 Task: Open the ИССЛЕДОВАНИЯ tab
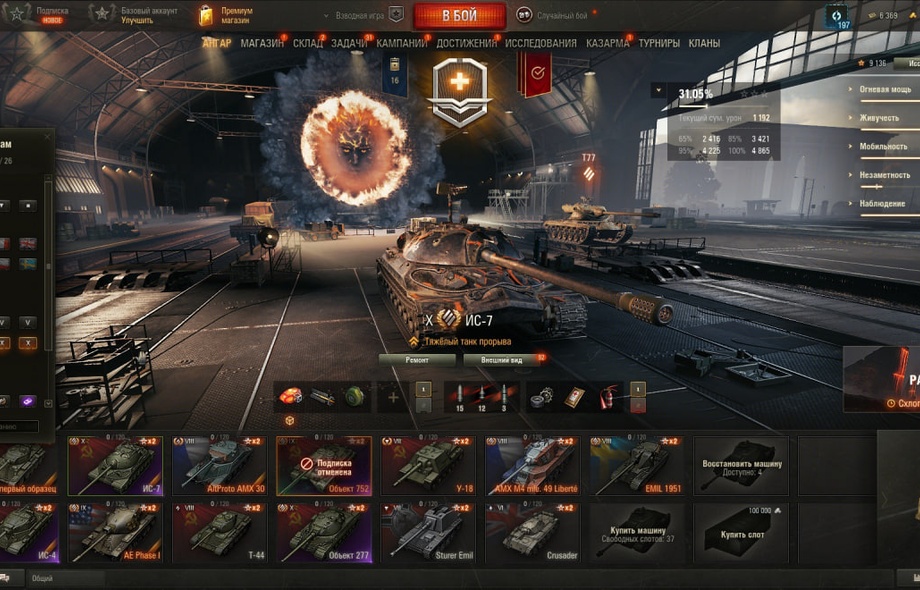click(541, 43)
